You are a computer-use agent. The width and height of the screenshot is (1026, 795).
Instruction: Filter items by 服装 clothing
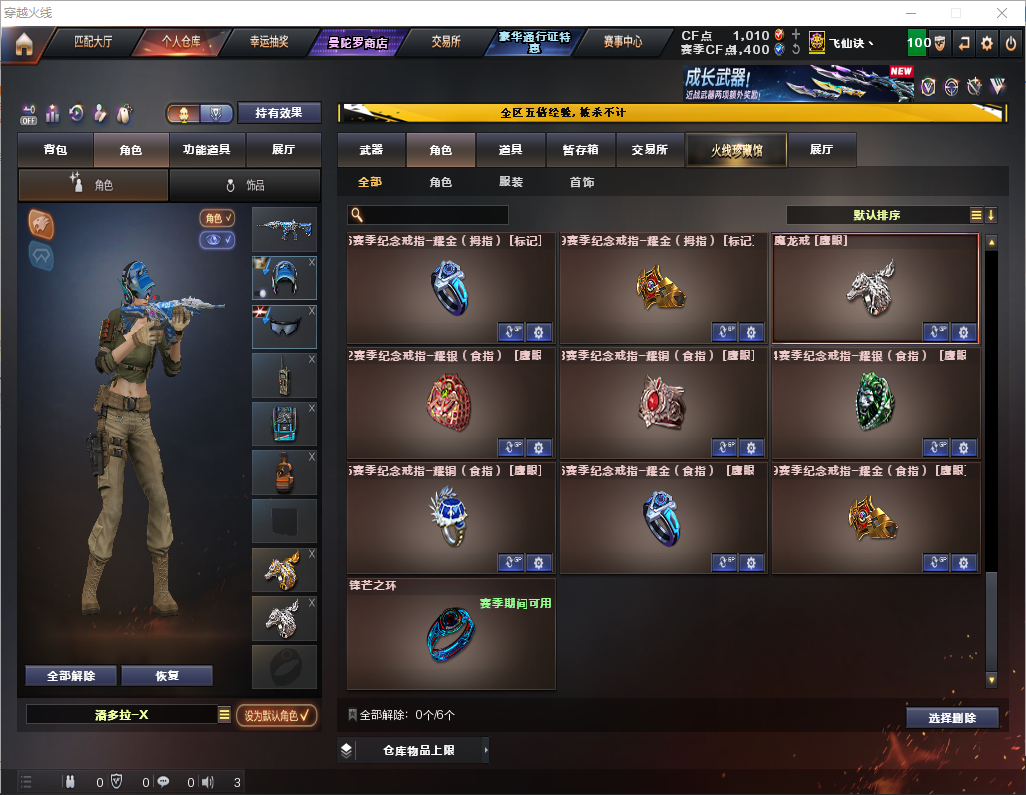click(x=511, y=183)
